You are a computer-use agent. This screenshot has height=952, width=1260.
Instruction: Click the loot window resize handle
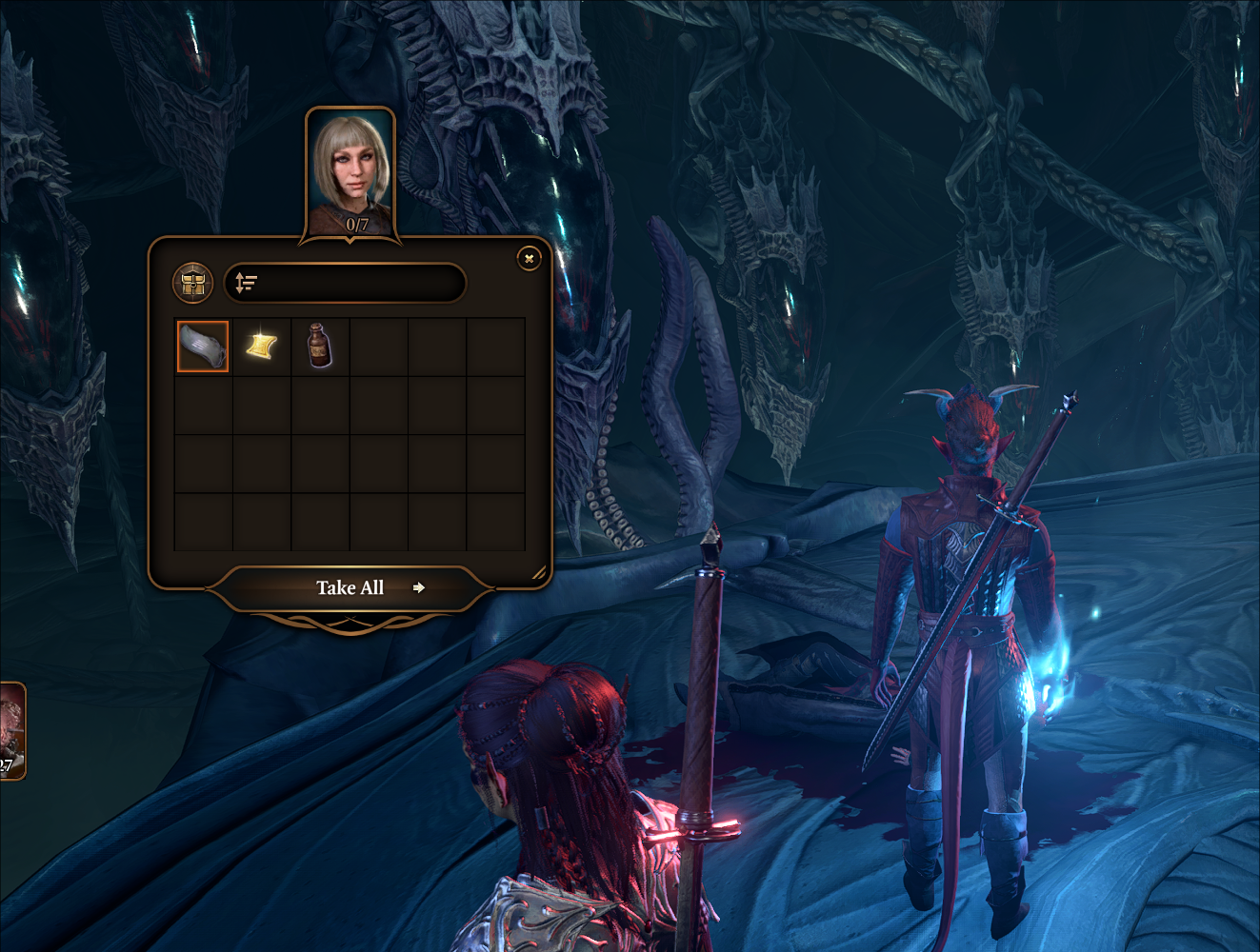[x=538, y=573]
